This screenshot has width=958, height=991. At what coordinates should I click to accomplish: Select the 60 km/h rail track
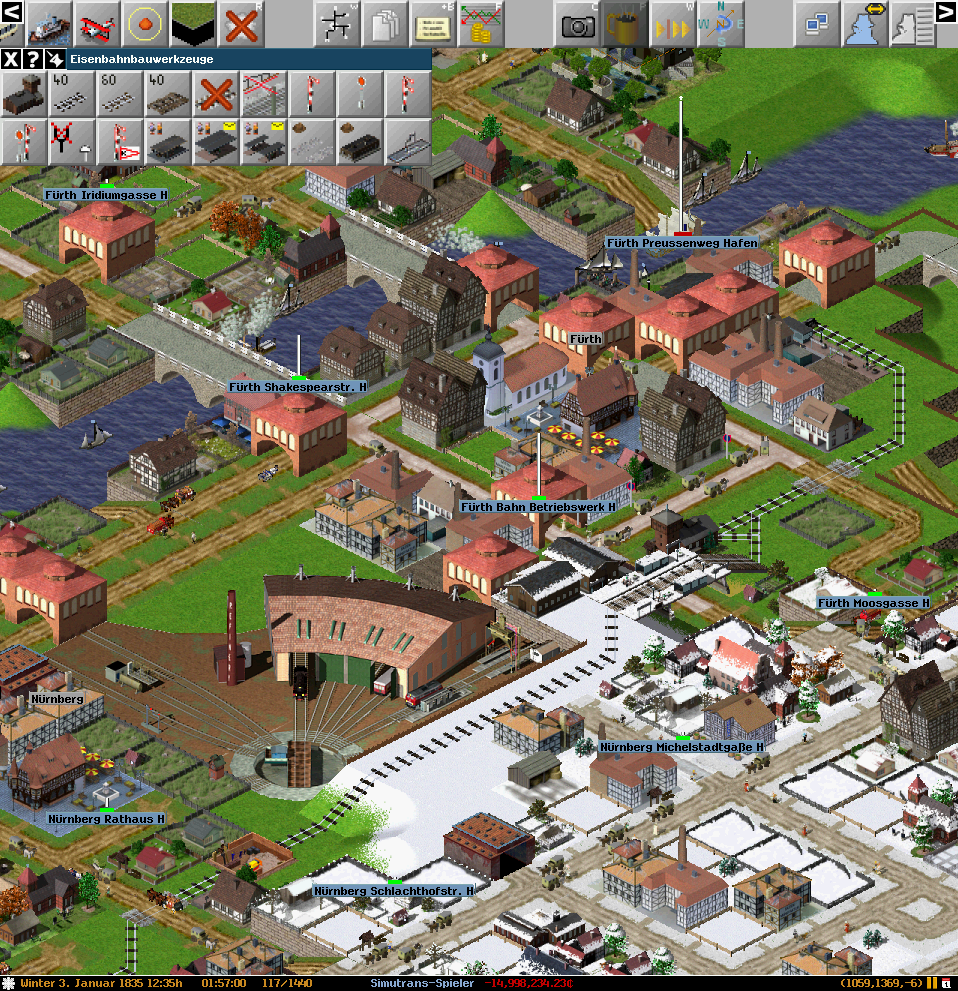121,95
